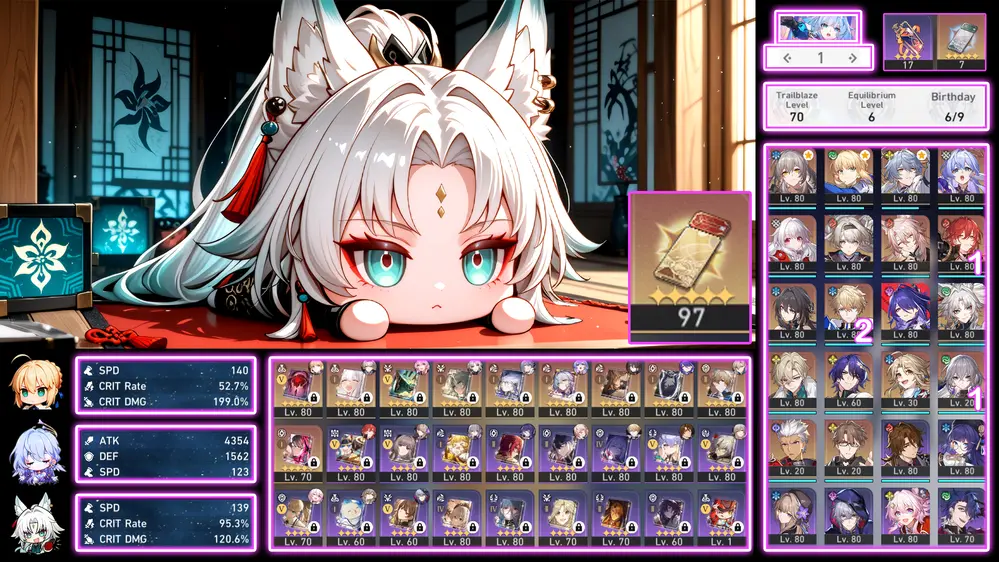The image size is (999, 562).
Task: Select the blue-haired character banner thumbnail
Action: click(818, 26)
